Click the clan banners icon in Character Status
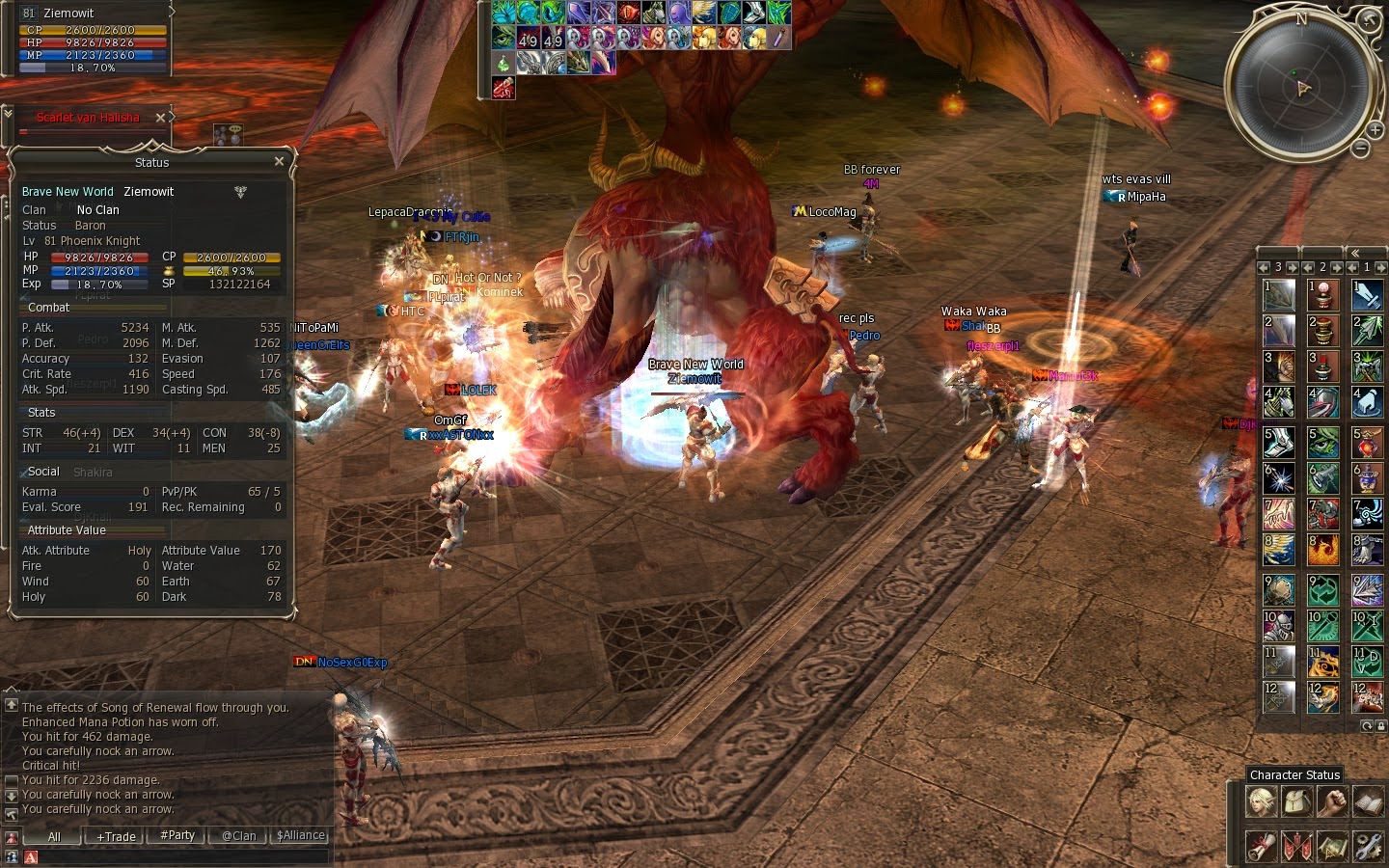The height and width of the screenshot is (868, 1389). 1297,846
